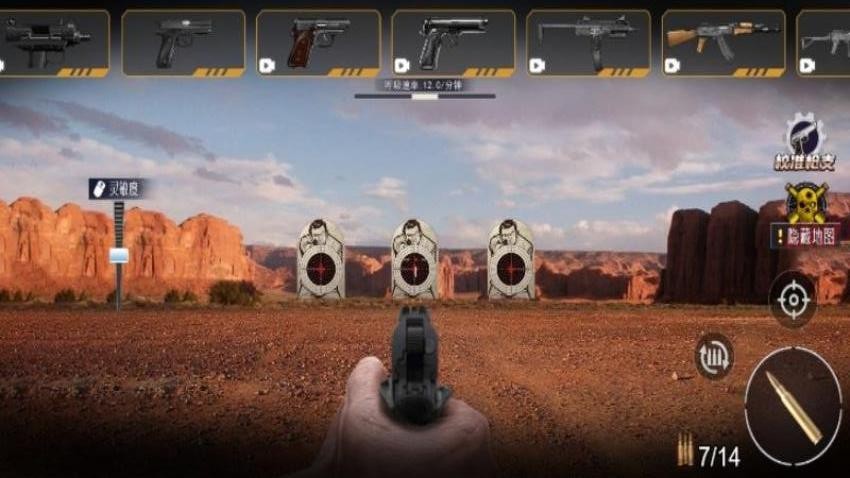Choose the brown-grip pistol weapon card
The height and width of the screenshot is (478, 850).
pyautogui.click(x=318, y=42)
